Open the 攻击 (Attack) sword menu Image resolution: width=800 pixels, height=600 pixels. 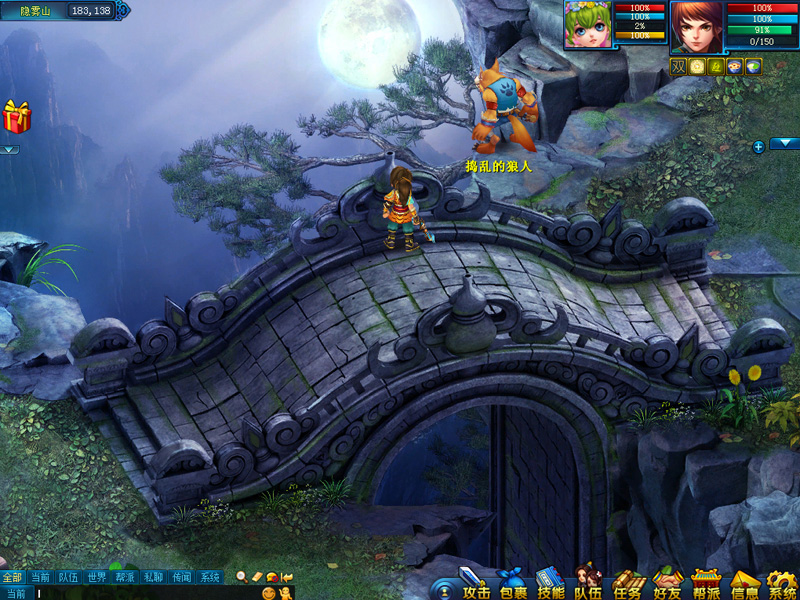[472, 584]
